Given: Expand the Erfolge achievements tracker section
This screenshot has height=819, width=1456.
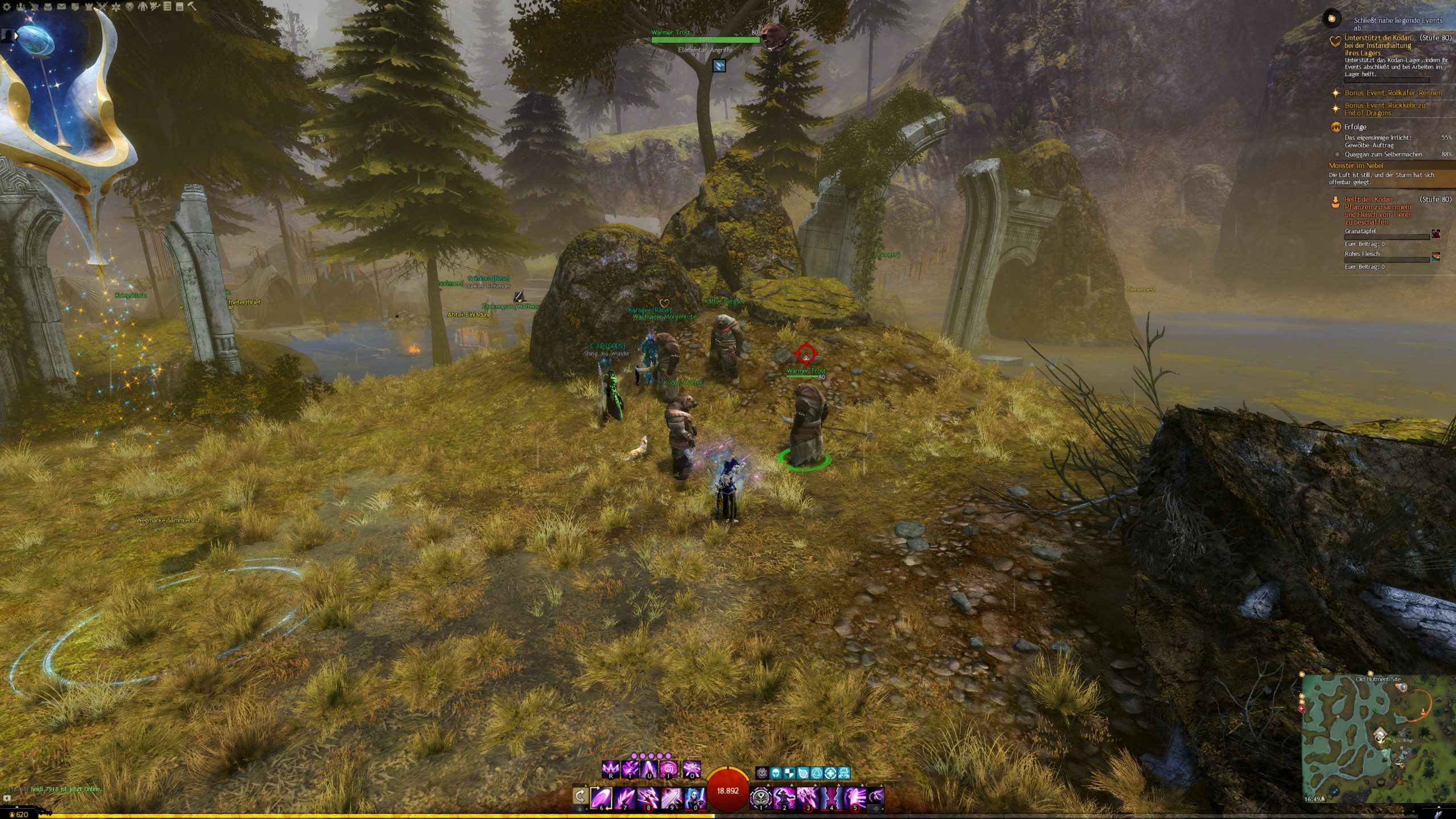Looking at the screenshot, I should point(1355,127).
